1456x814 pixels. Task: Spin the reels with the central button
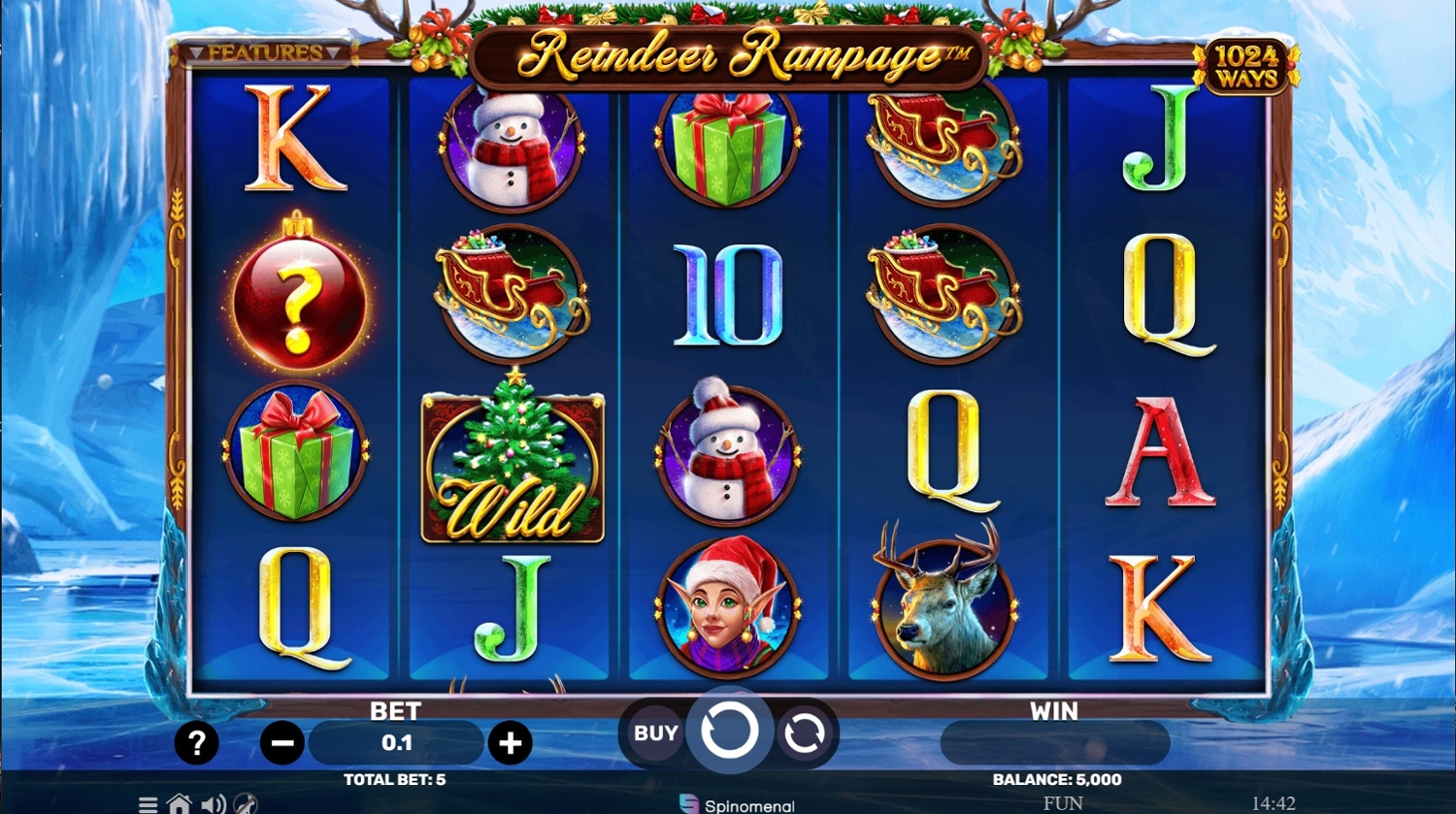tap(729, 732)
